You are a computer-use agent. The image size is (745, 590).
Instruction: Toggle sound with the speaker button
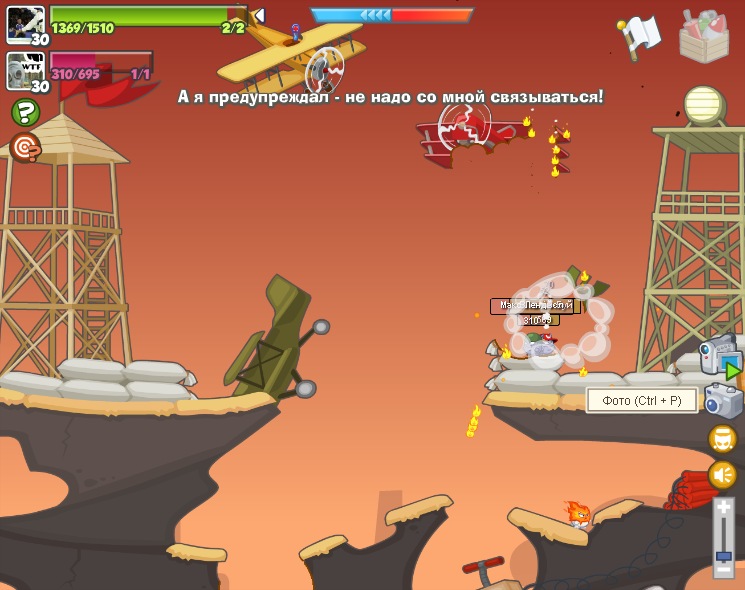[723, 475]
